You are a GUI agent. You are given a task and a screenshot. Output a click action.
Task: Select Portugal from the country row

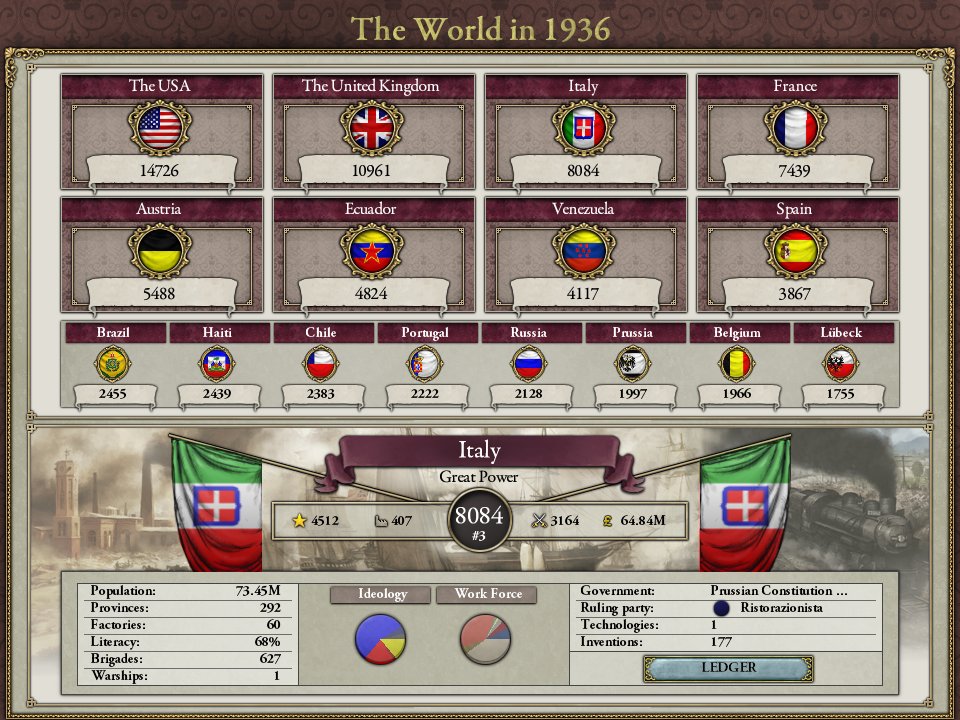tap(425, 364)
